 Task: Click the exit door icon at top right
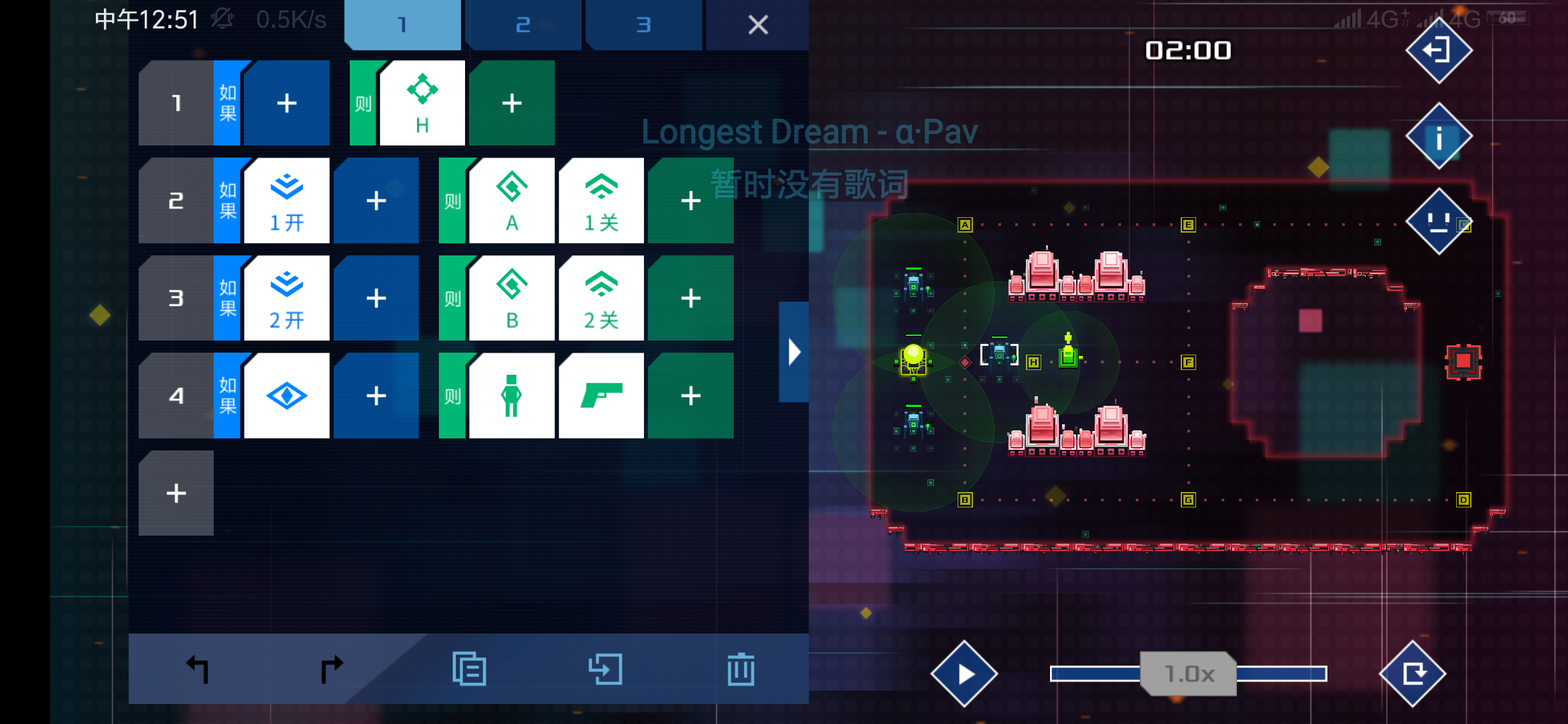(x=1438, y=50)
